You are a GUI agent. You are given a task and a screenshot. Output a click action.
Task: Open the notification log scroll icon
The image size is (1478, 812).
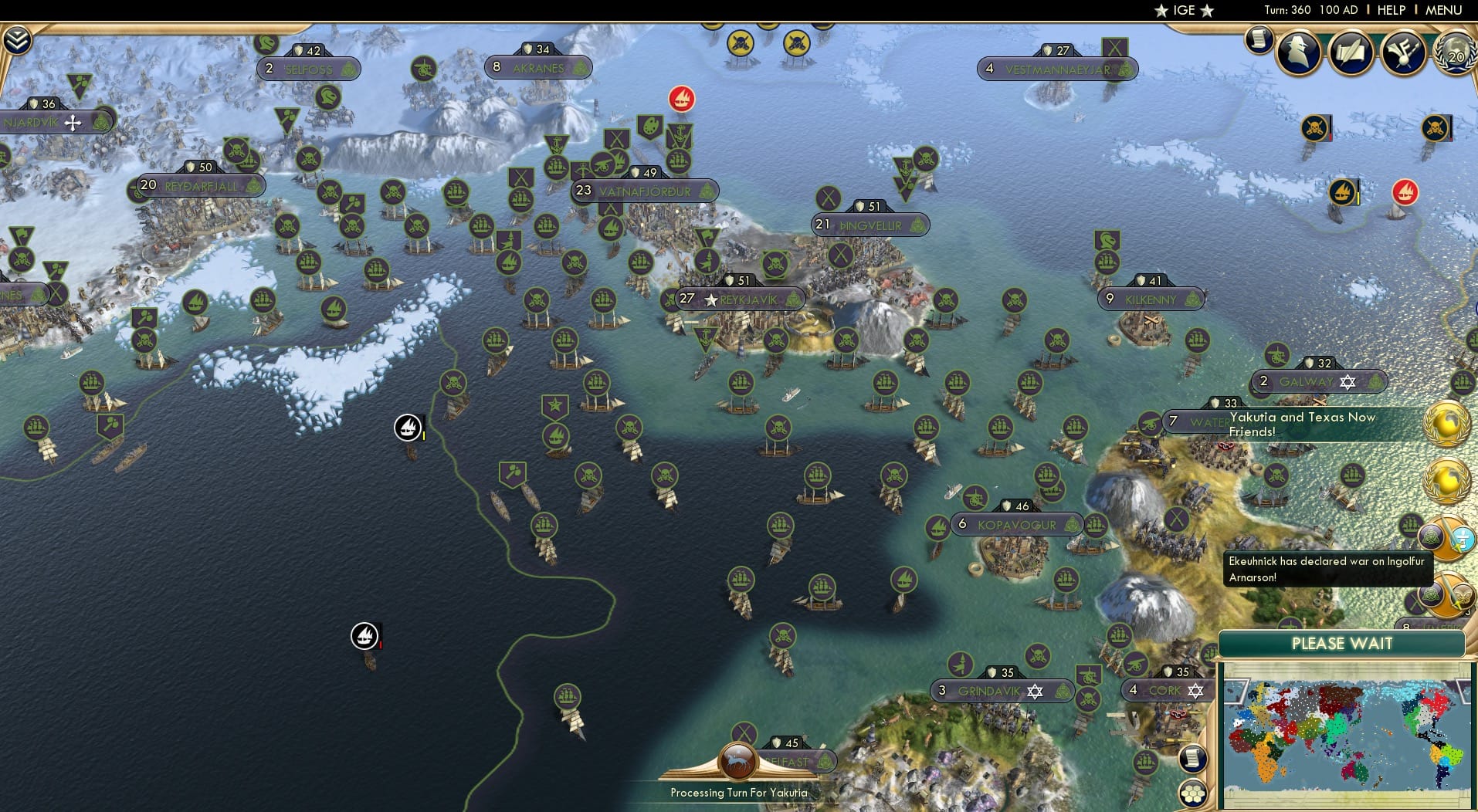pos(1262,40)
